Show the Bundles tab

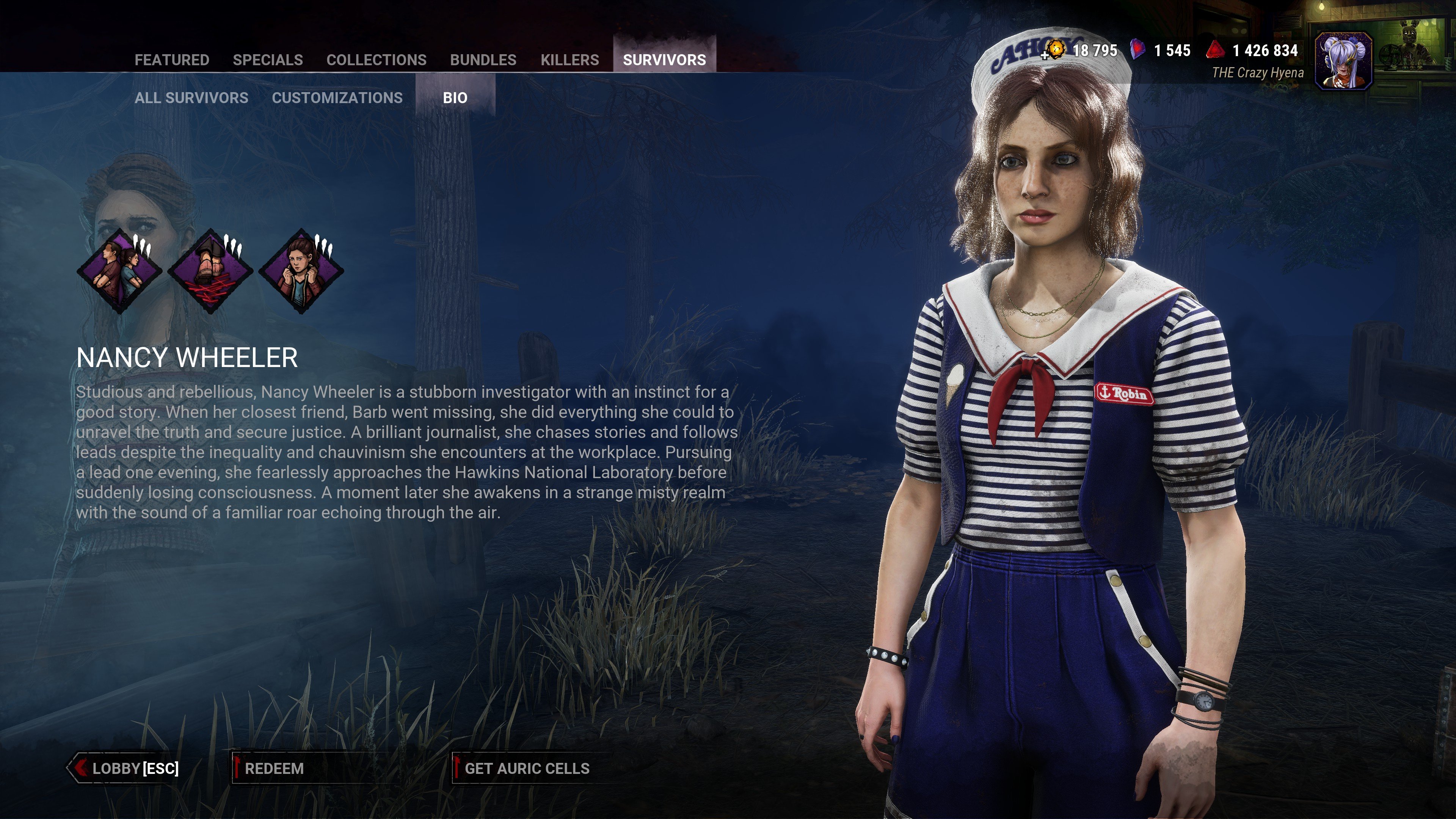tap(483, 60)
